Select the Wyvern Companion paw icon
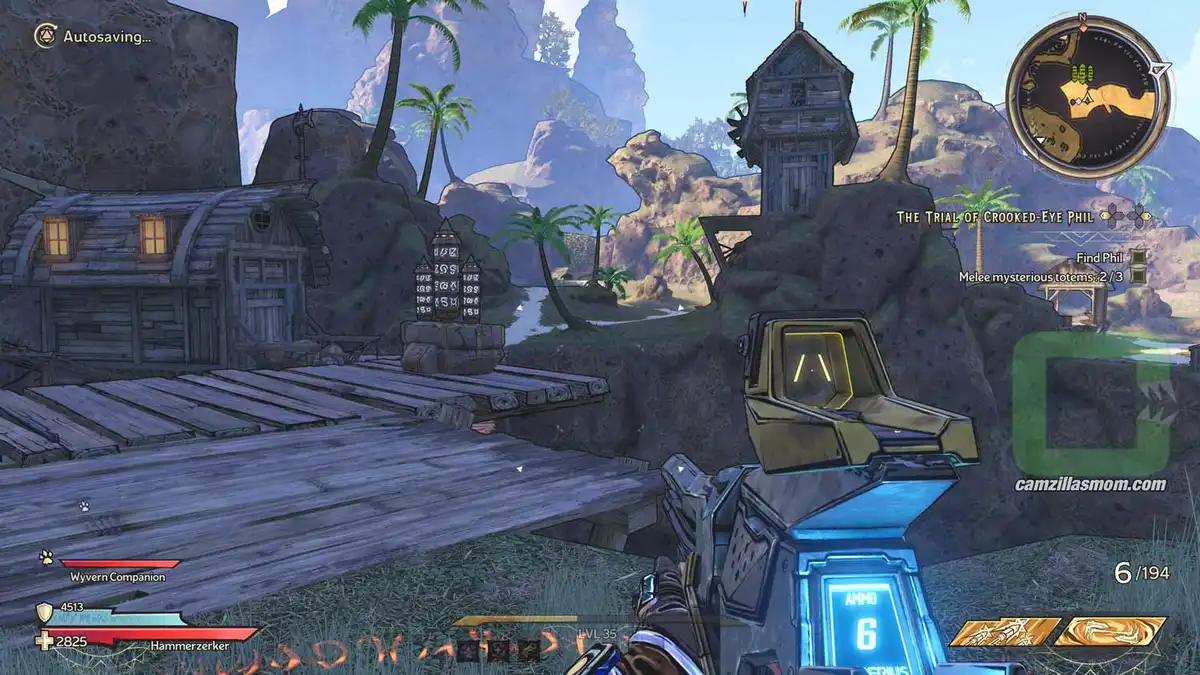Image resolution: width=1200 pixels, height=675 pixels. tap(46, 558)
